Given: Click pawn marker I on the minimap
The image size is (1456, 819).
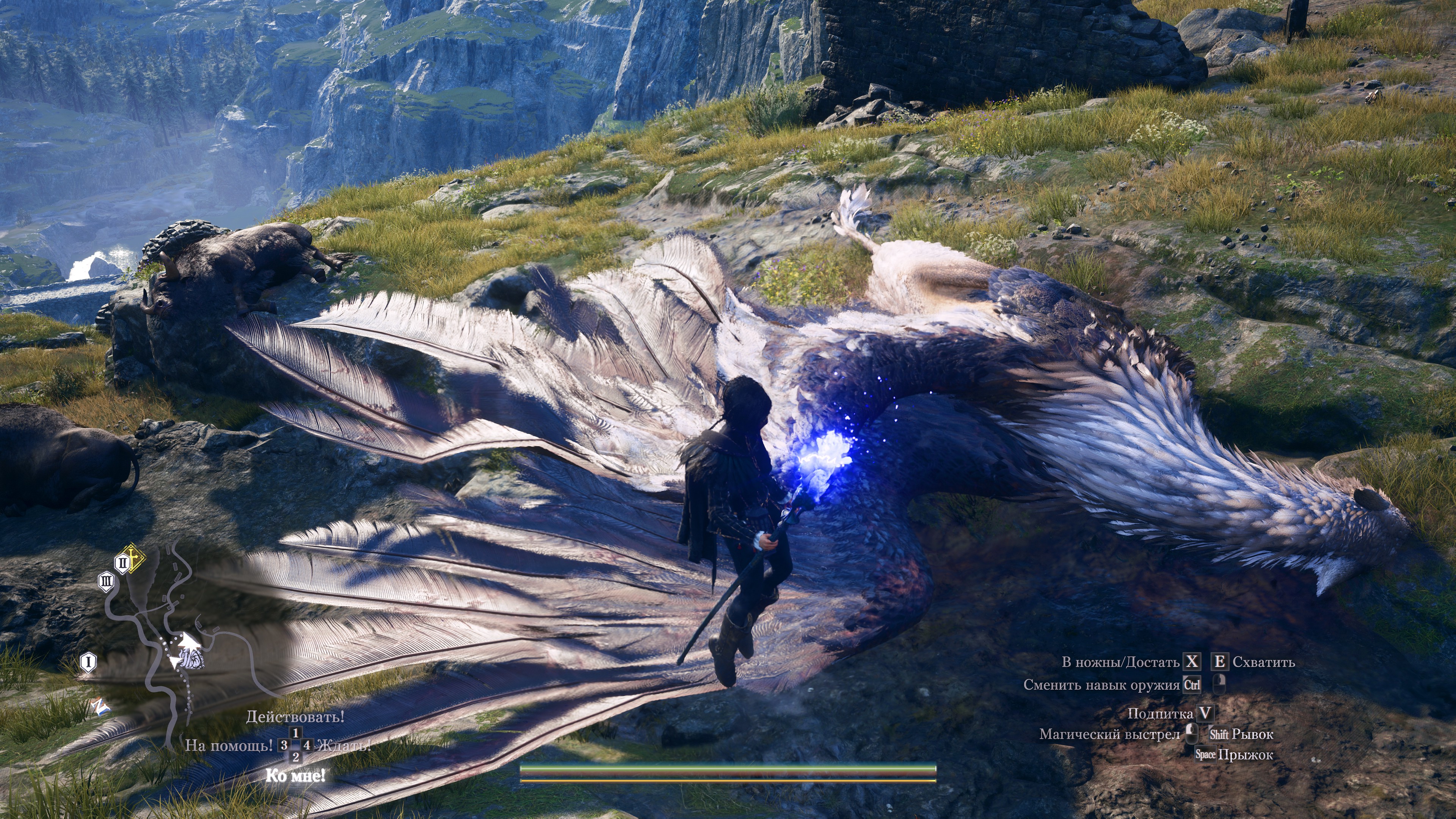Looking at the screenshot, I should point(88,662).
